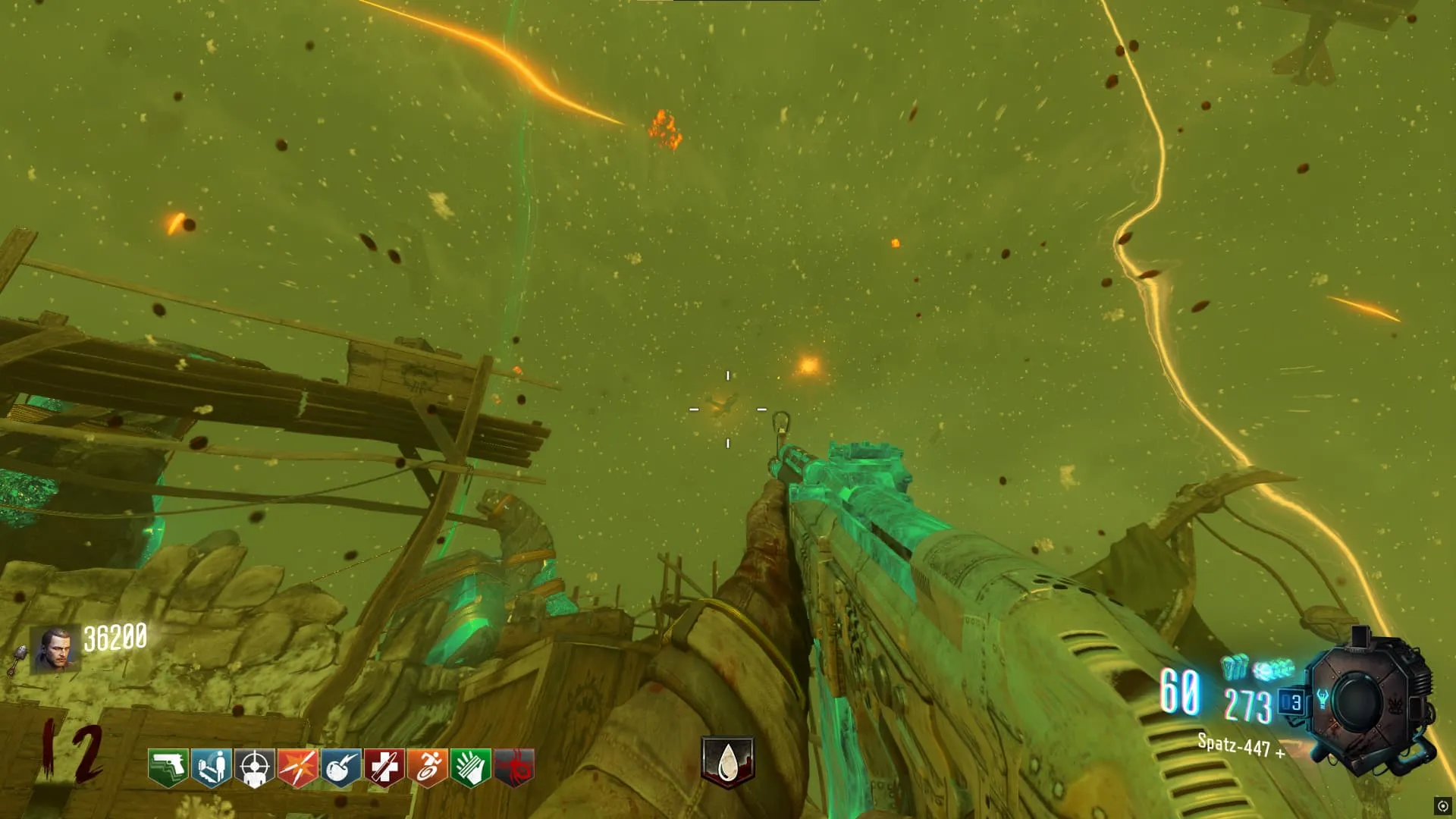Click the Mule Kick pistol perk icon
Image resolution: width=1456 pixels, height=819 pixels.
pyautogui.click(x=168, y=767)
